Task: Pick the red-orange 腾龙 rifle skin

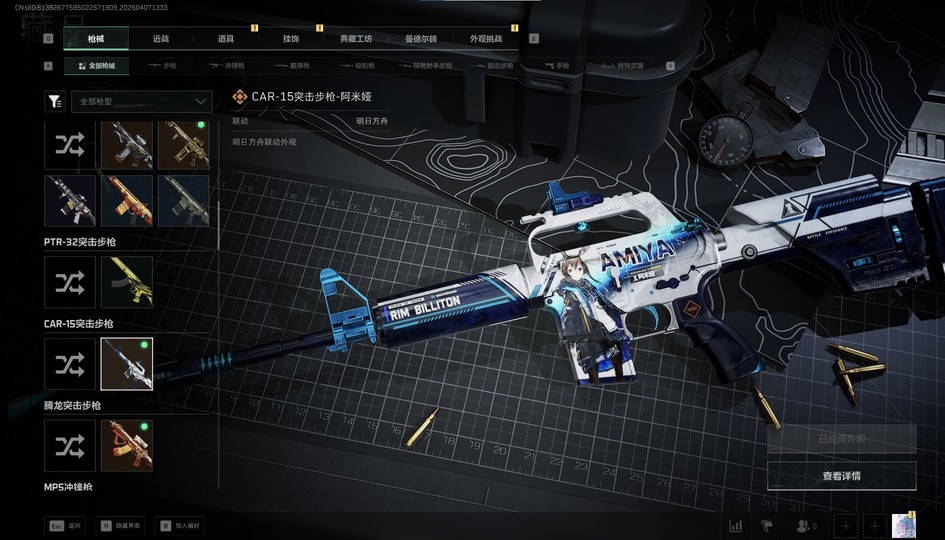Action: (x=127, y=446)
